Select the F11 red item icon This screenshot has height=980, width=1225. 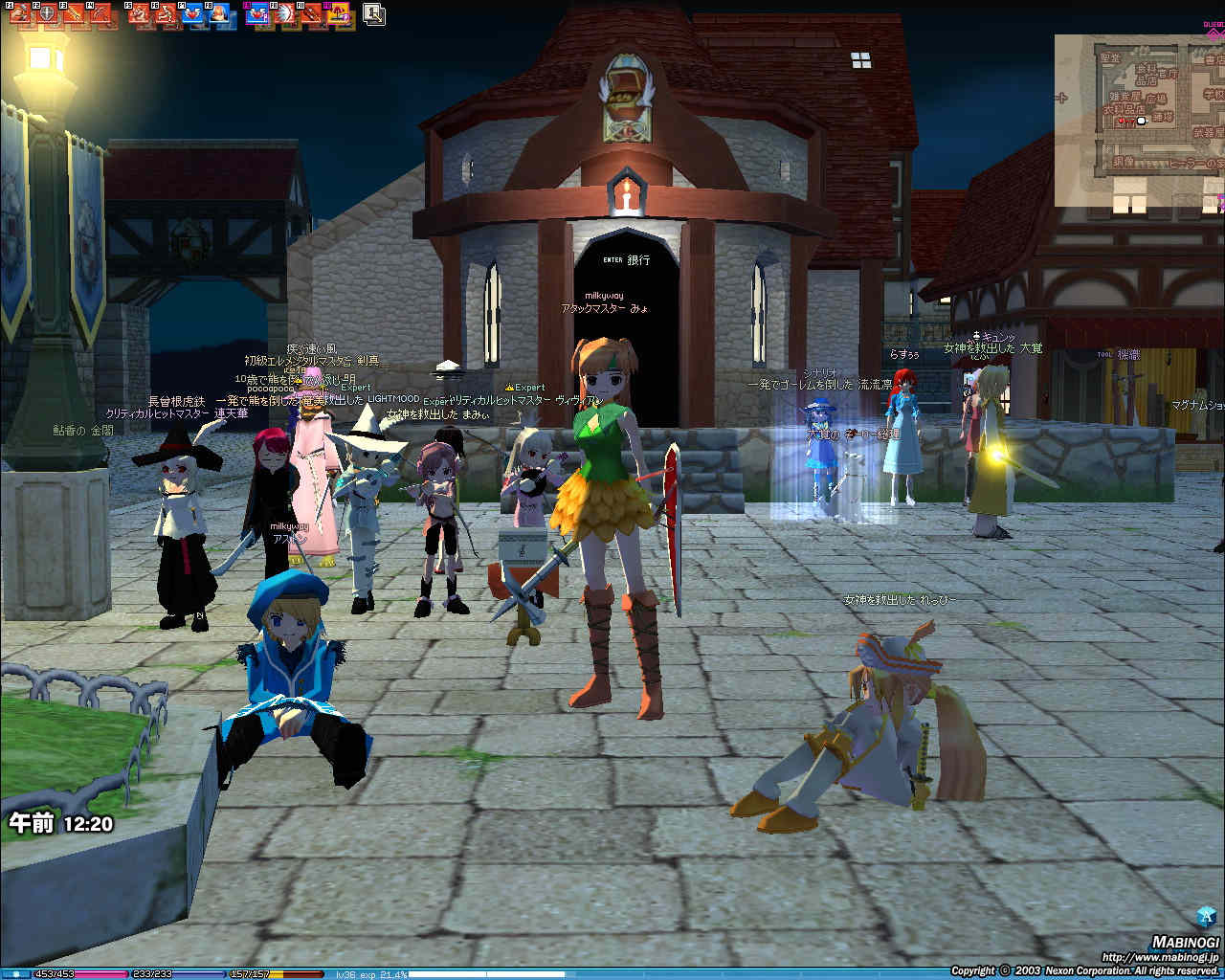[x=312, y=14]
